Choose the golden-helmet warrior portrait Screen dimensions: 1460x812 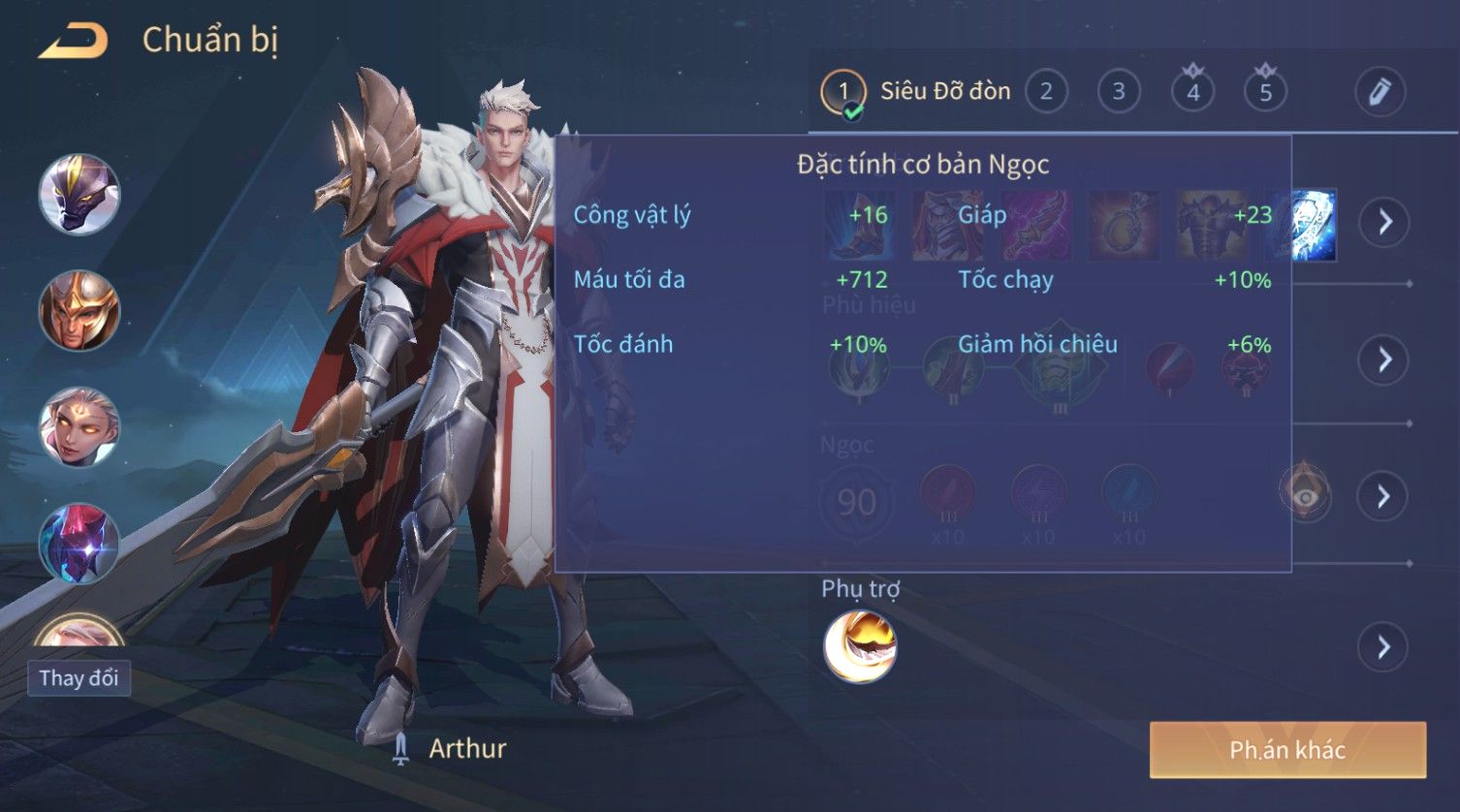tap(79, 311)
